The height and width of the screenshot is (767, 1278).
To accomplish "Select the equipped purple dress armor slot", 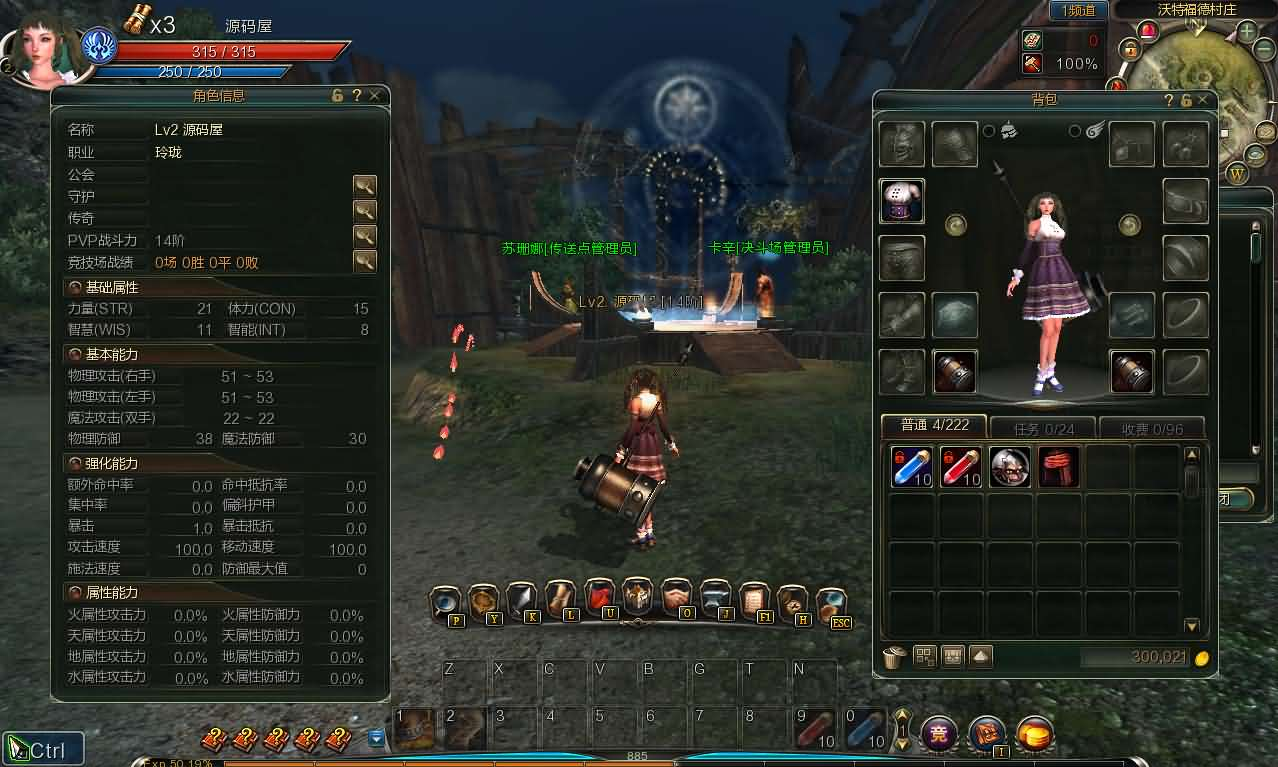I will tap(902, 201).
